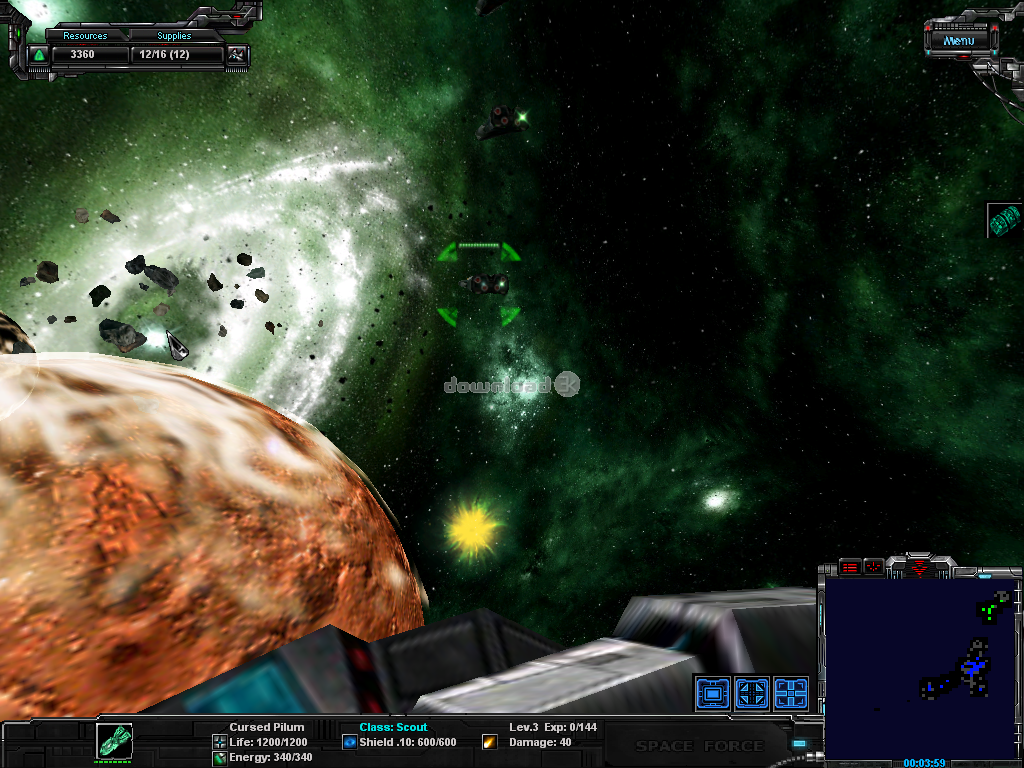Toggle the red list-lines minimap button

tap(849, 567)
